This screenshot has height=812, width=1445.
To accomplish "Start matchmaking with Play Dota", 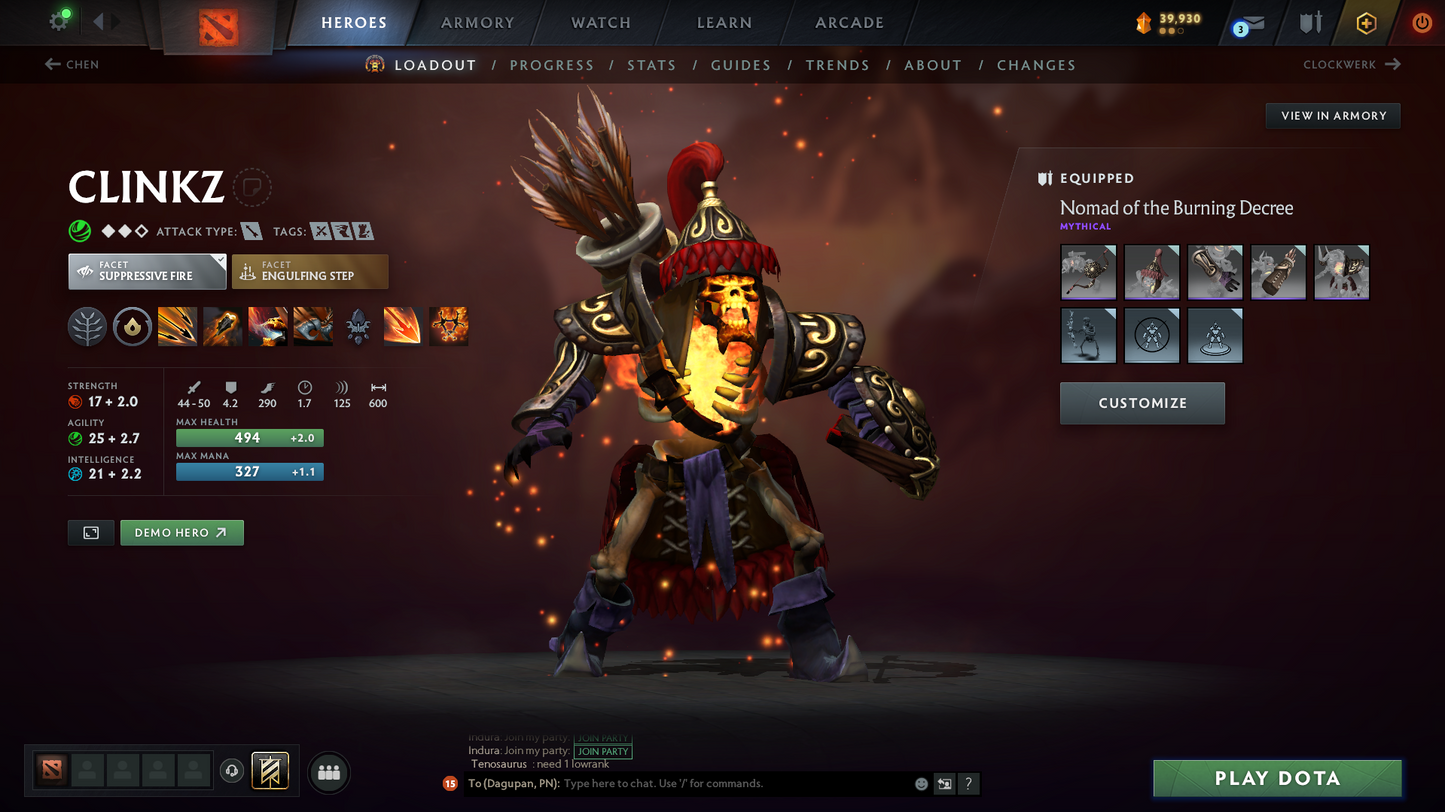I will [x=1276, y=779].
